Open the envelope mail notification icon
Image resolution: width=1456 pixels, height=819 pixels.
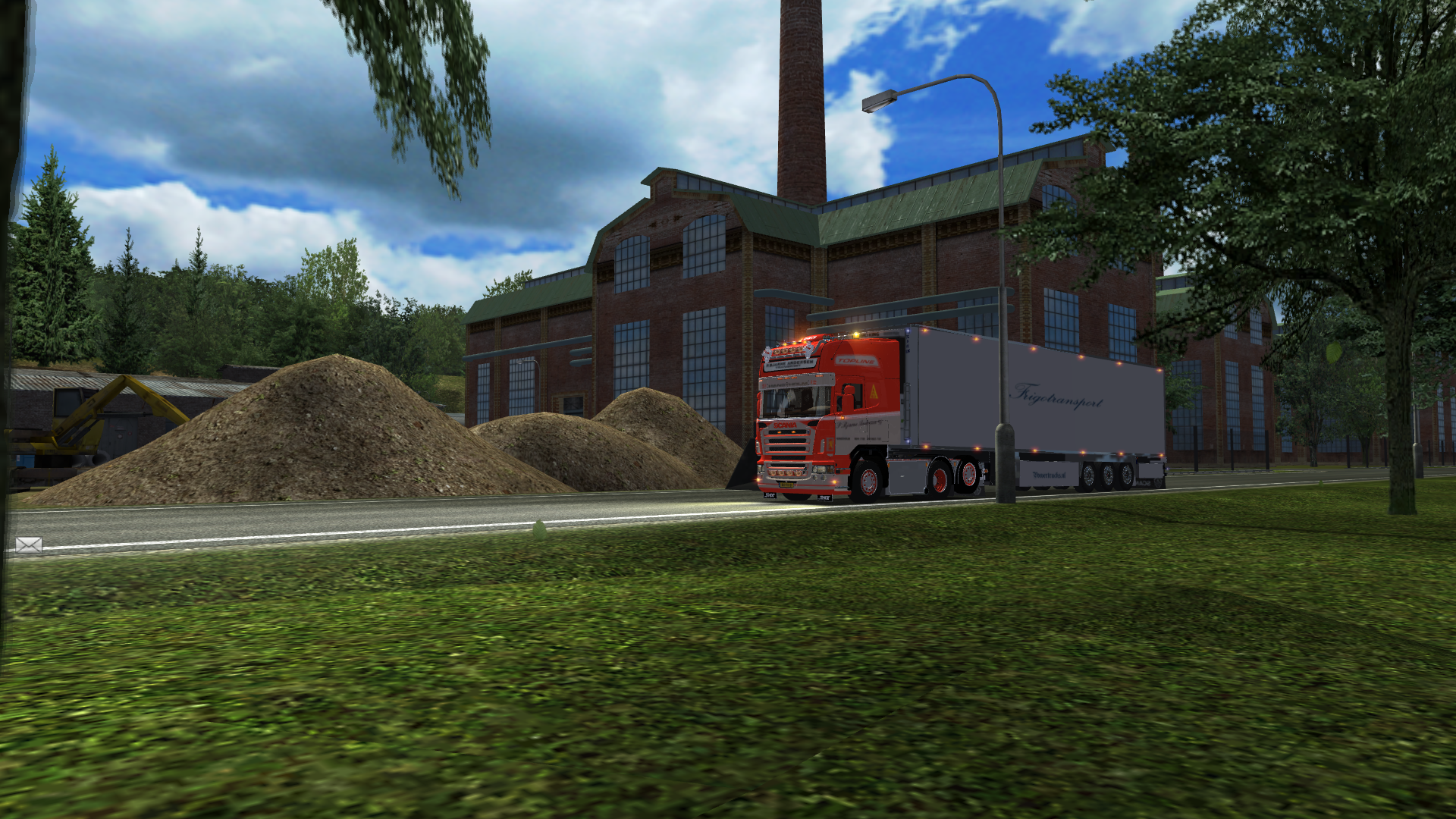click(29, 544)
